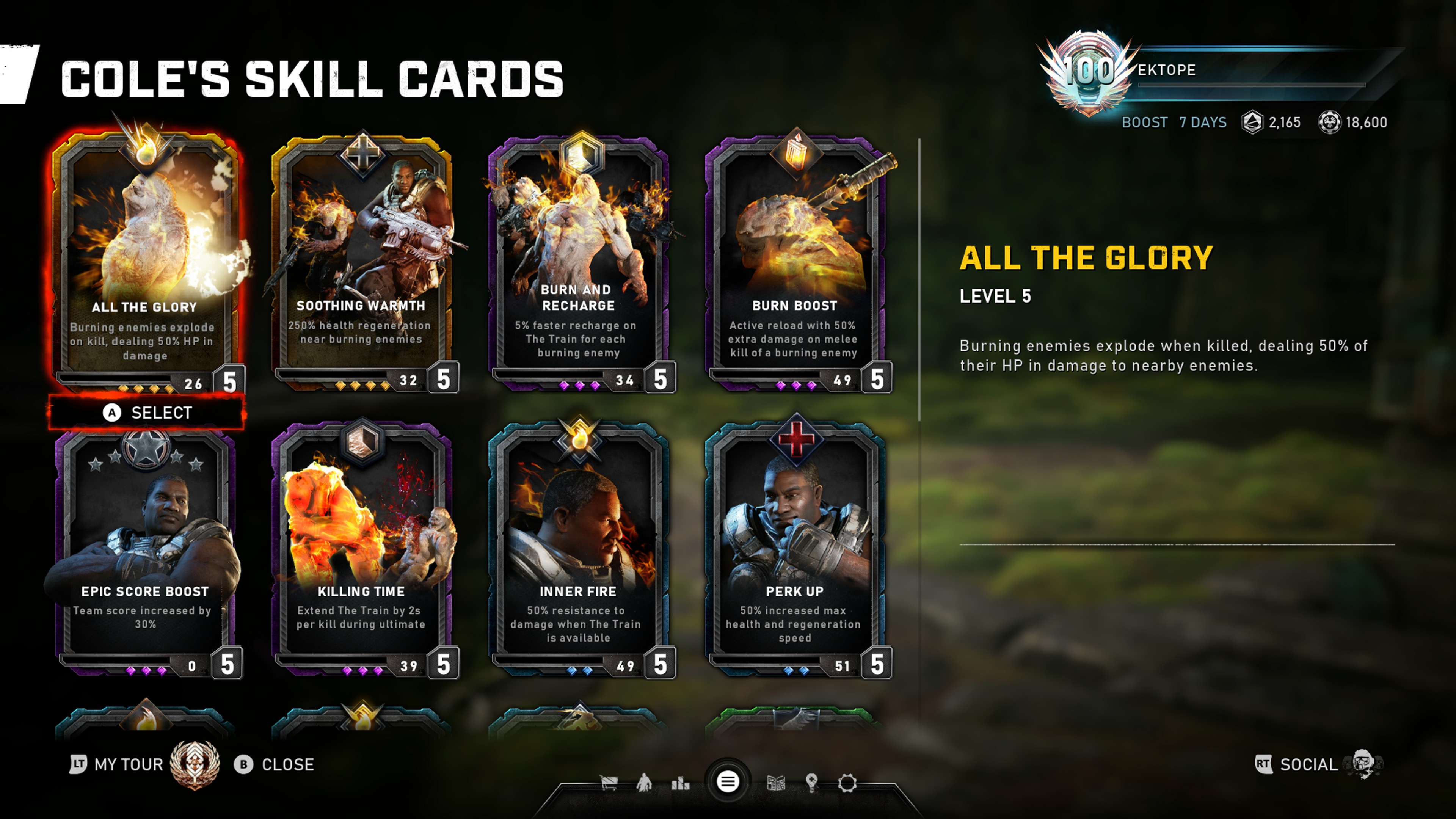The height and width of the screenshot is (819, 1456).
Task: Pick the Perk Up skill card
Action: (795, 548)
